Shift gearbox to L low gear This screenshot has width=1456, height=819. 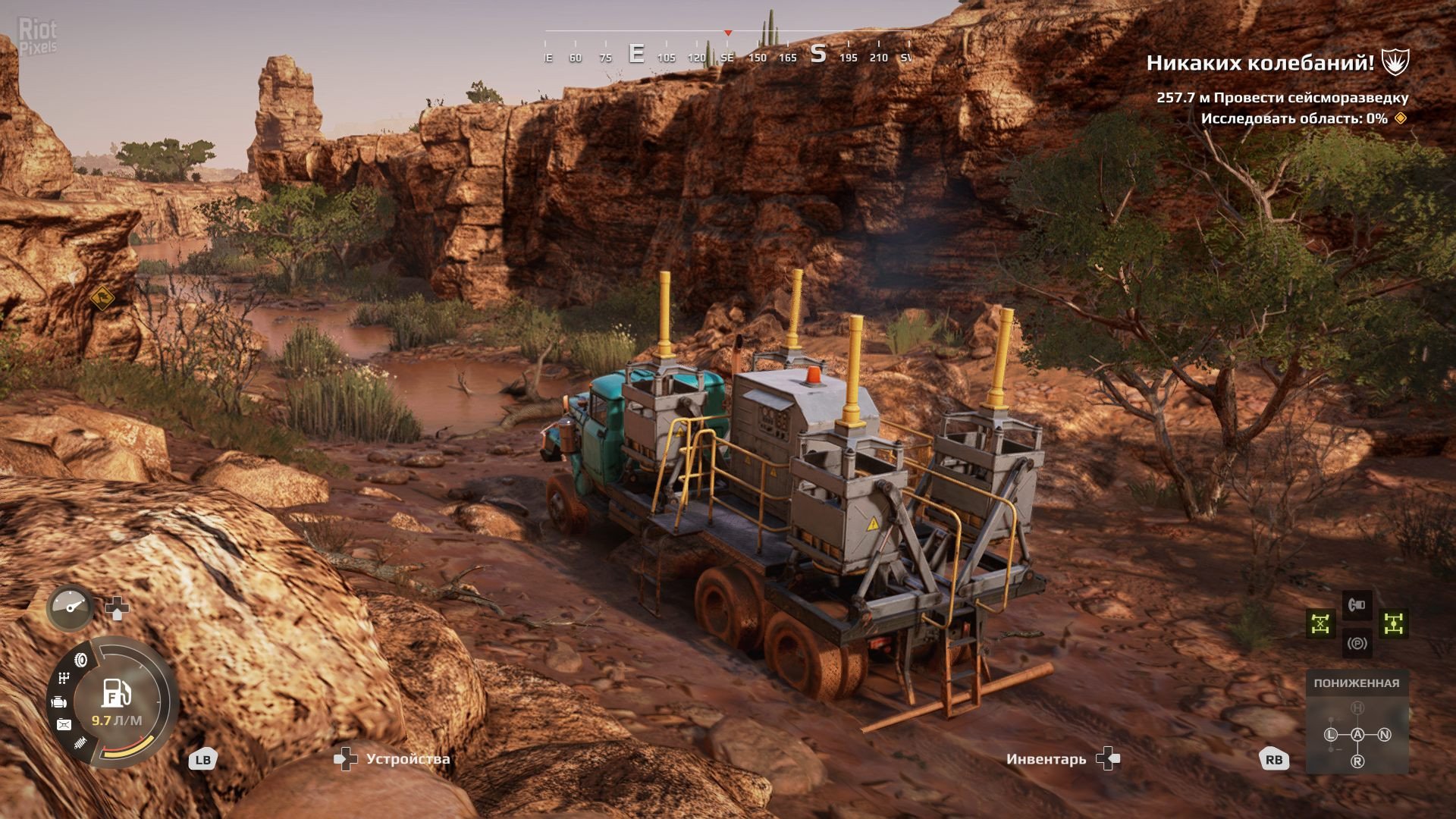click(x=1330, y=735)
